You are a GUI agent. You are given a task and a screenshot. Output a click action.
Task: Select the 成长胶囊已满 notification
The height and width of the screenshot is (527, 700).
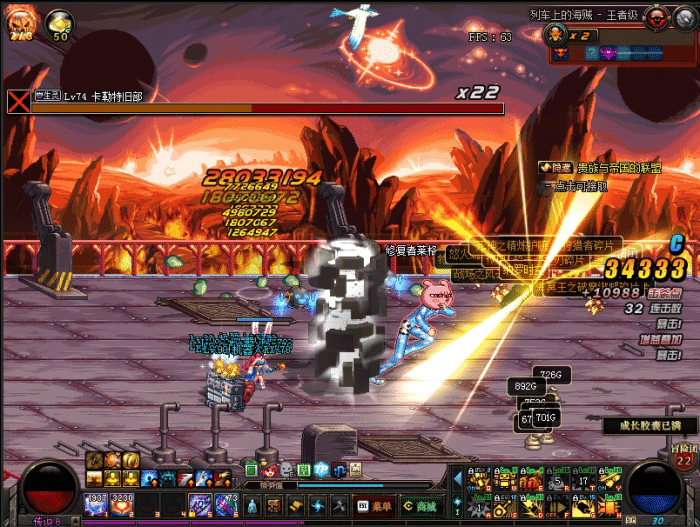(650, 425)
